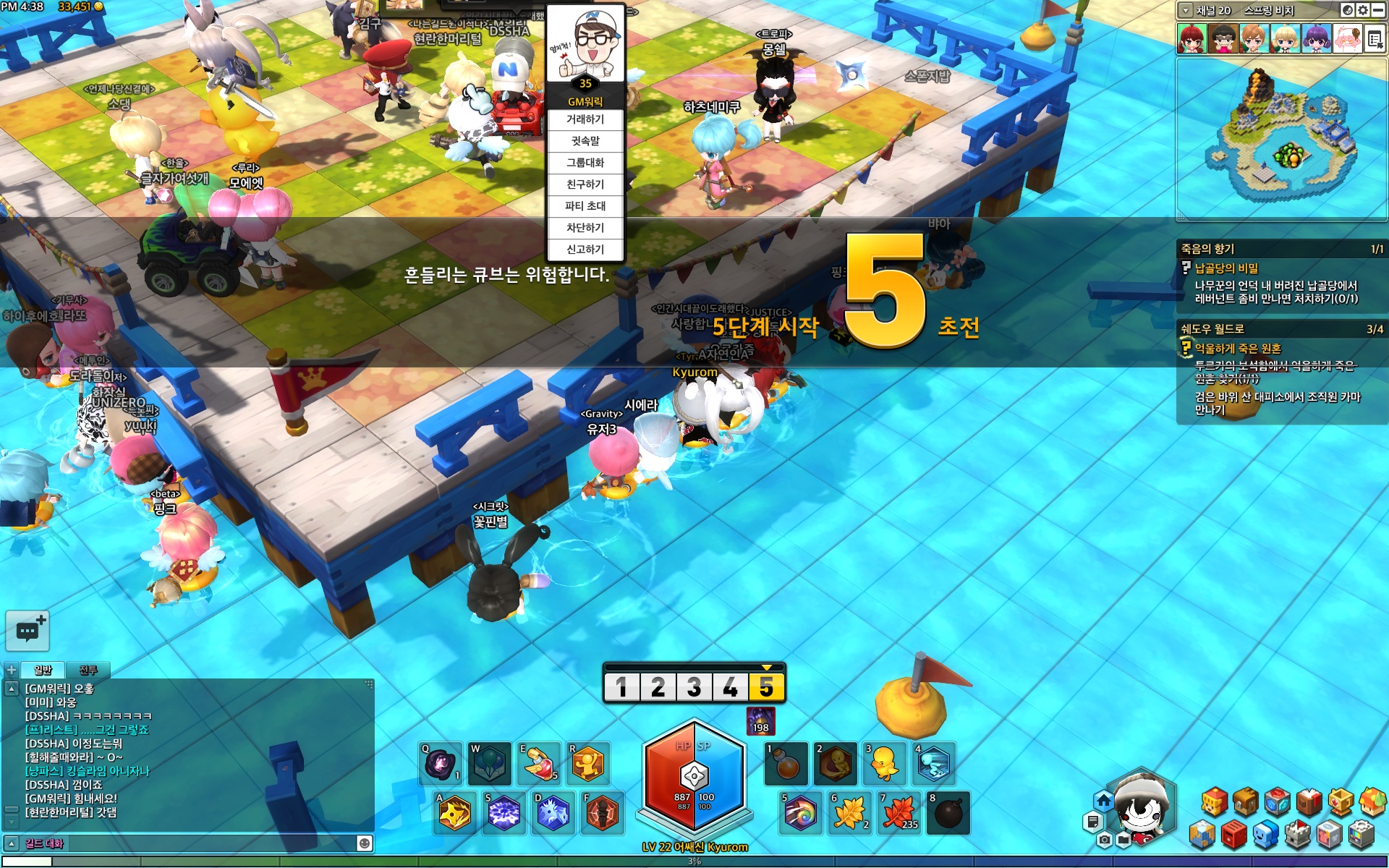
Task: Select the yellow duck item in slot 3
Action: tap(884, 764)
